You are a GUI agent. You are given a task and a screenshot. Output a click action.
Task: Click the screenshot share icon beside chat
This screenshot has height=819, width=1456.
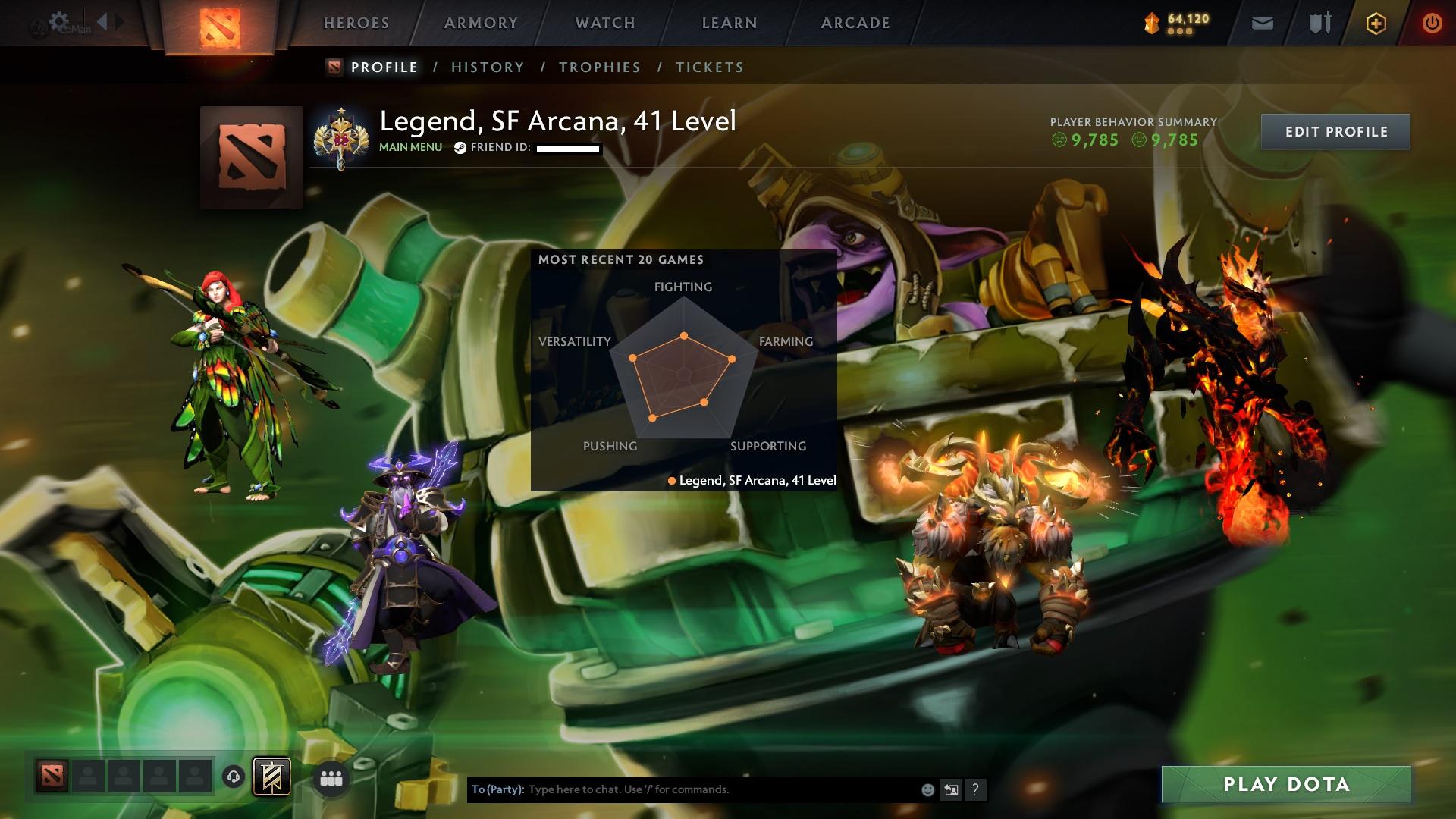point(951,789)
